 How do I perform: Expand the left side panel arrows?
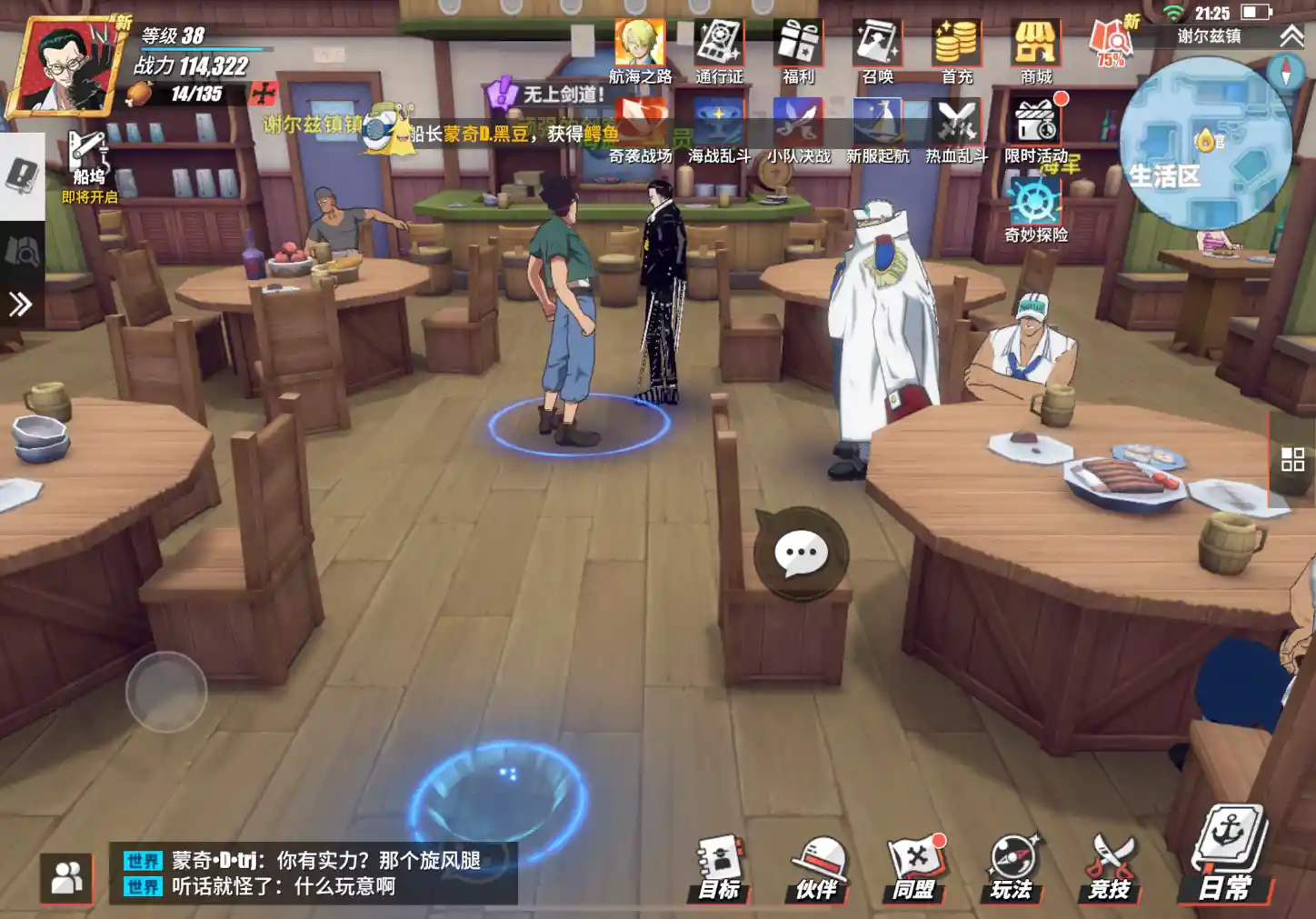tap(20, 304)
